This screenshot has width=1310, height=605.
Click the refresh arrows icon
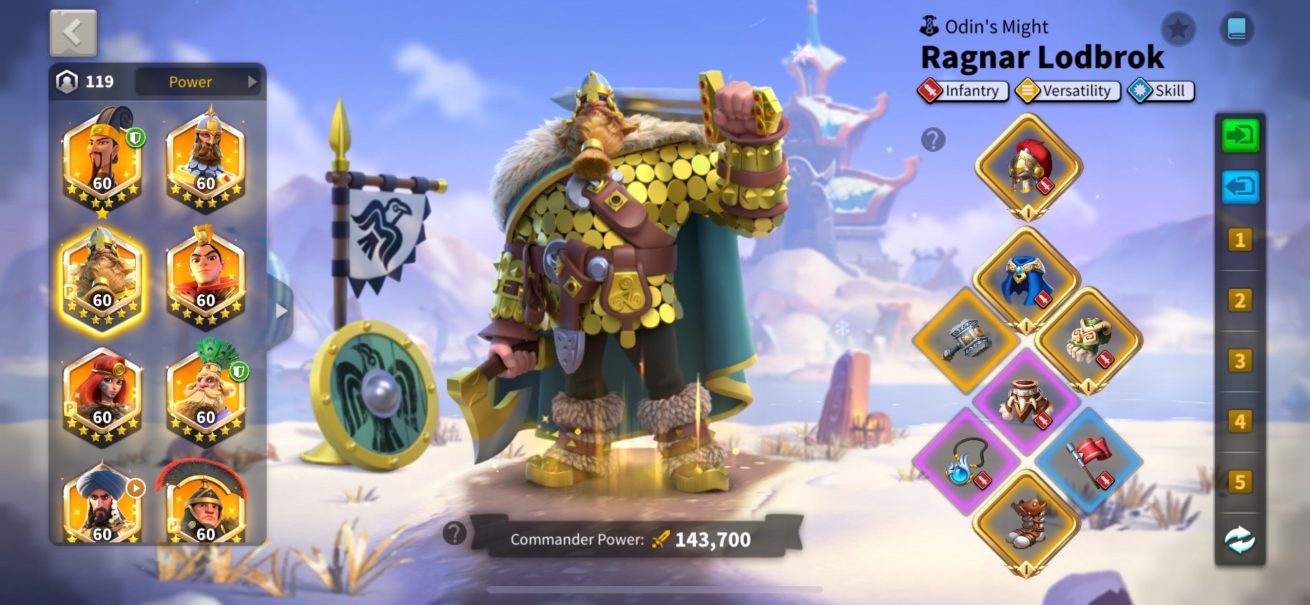[x=1240, y=540]
